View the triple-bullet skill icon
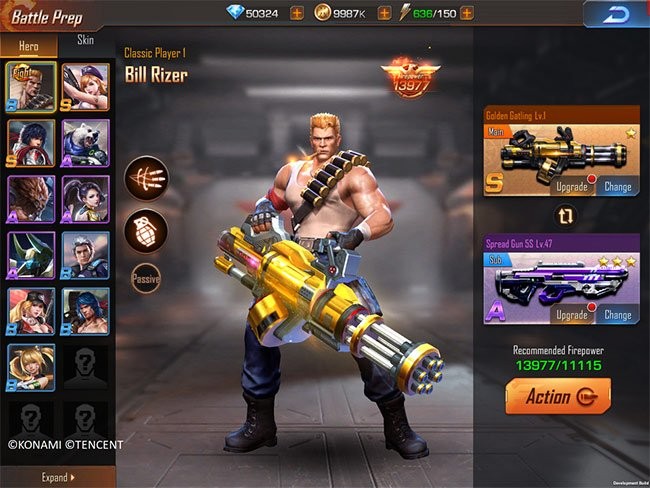Screen dimensions: 650x488 coord(146,179)
